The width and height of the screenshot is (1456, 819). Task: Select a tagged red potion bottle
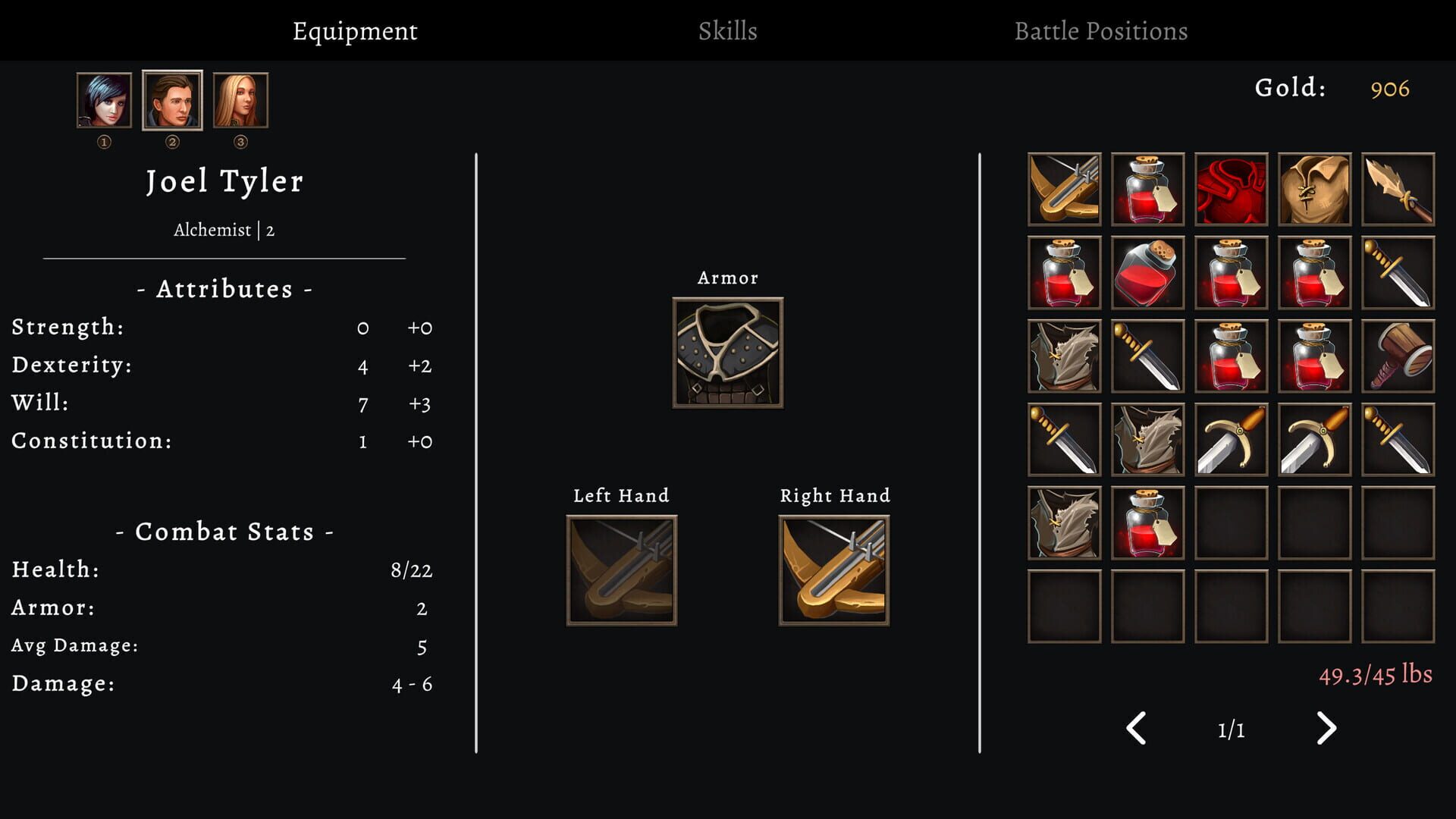pyautogui.click(x=1147, y=189)
